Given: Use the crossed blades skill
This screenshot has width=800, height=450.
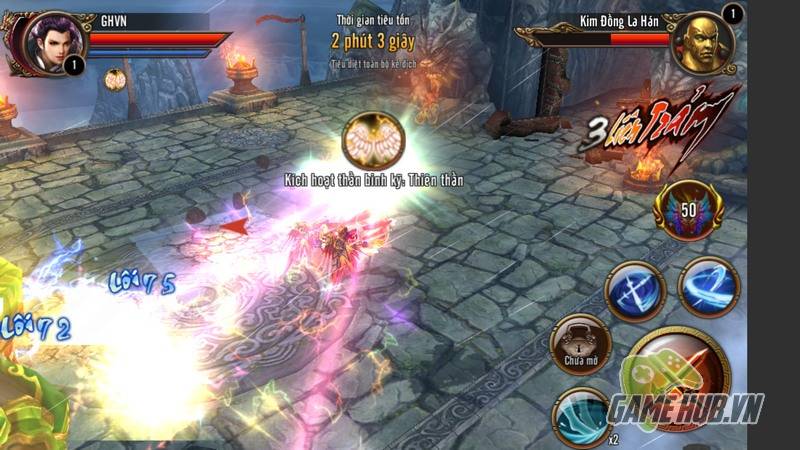Looking at the screenshot, I should point(635,291).
